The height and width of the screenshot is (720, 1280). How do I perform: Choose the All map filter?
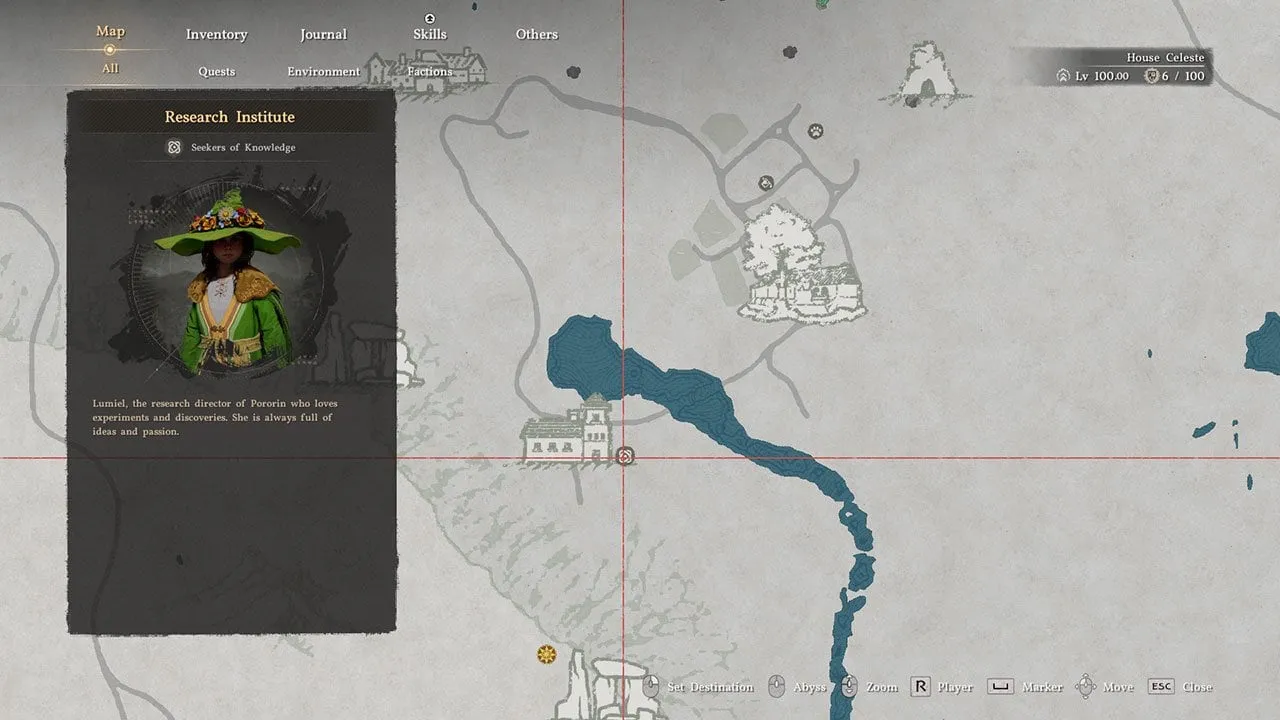click(x=110, y=68)
